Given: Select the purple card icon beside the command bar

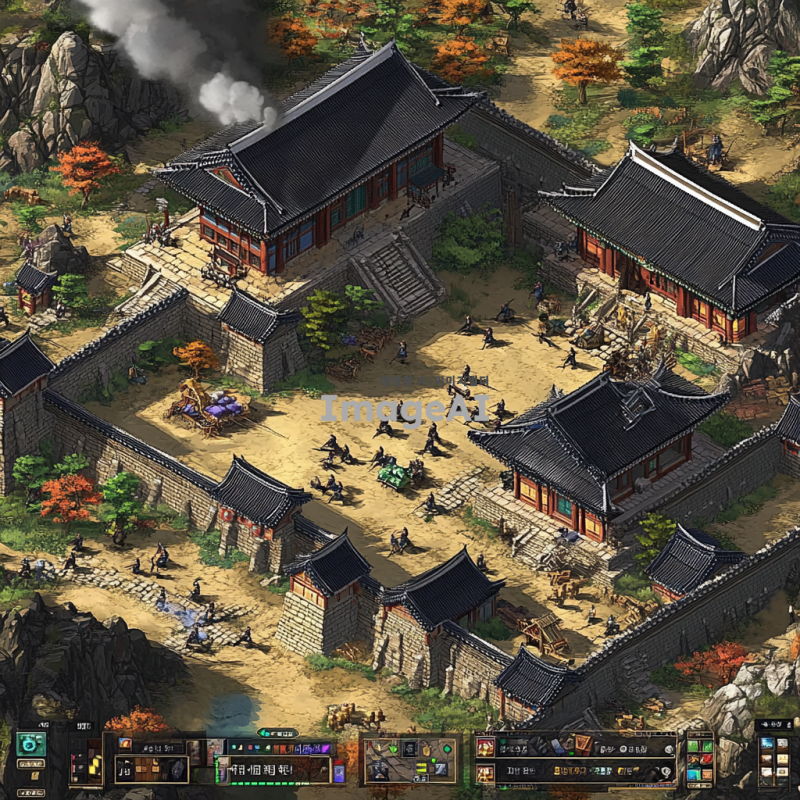Looking at the screenshot, I should tap(338, 771).
